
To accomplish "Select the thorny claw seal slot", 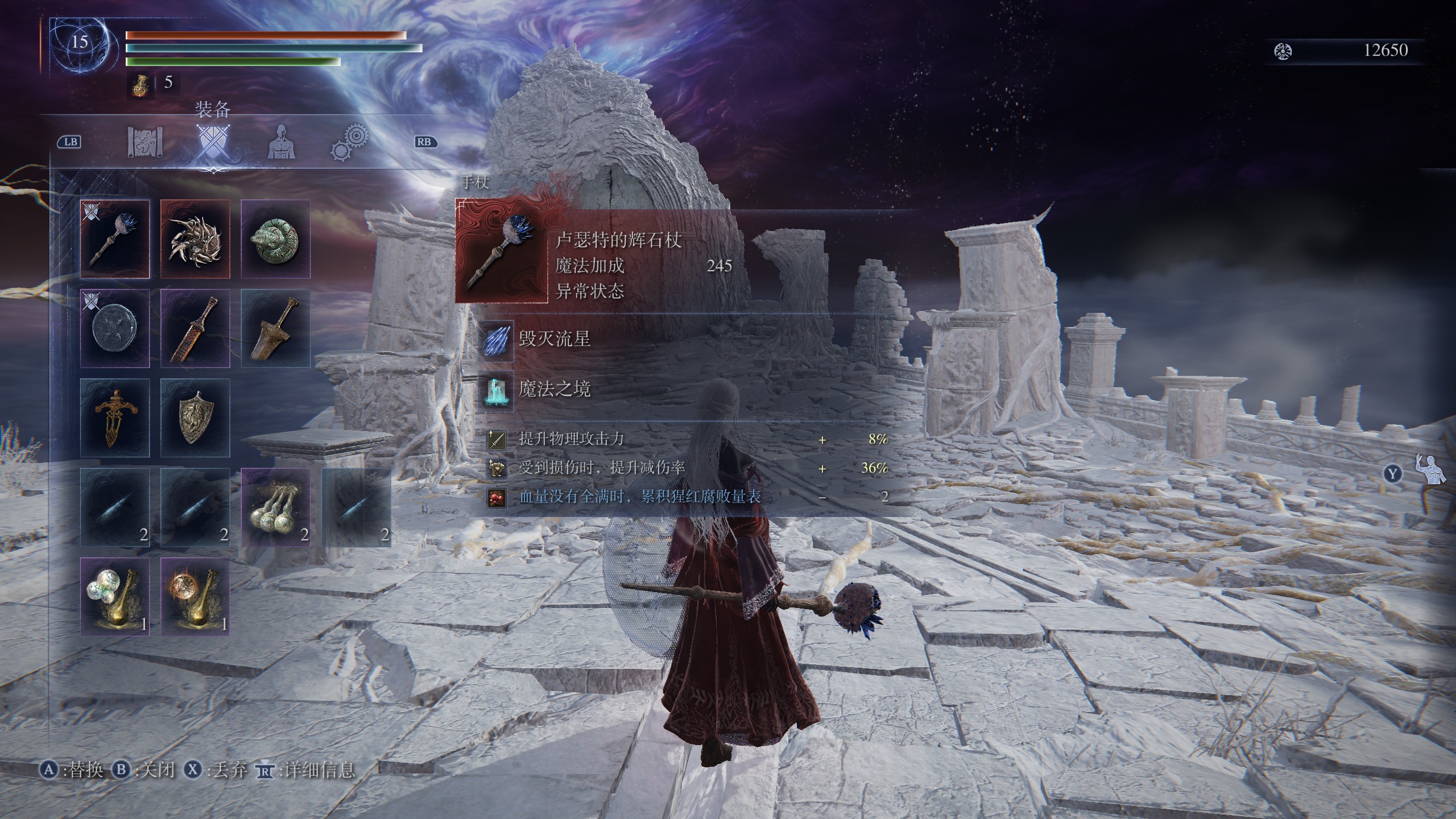I will [x=195, y=239].
